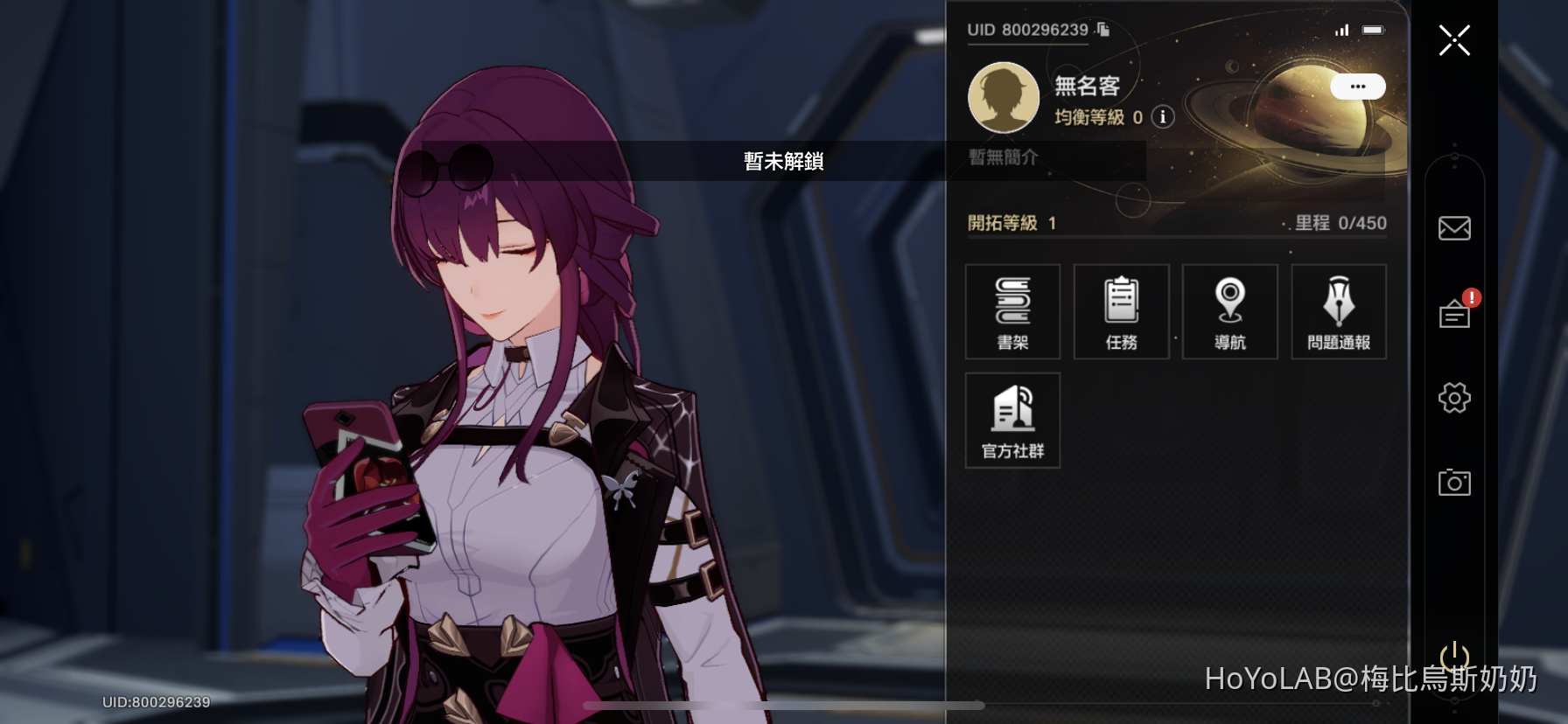Screen dimensions: 1568x724
Task: Click the 均衡等級 info circle icon
Action: coord(1161,118)
